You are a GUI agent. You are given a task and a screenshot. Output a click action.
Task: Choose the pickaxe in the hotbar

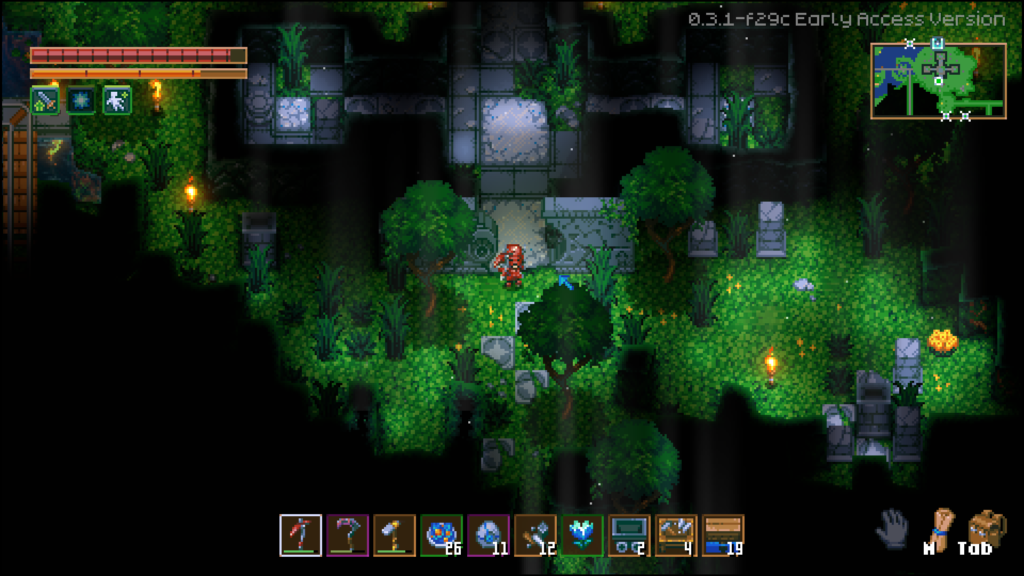click(347, 535)
